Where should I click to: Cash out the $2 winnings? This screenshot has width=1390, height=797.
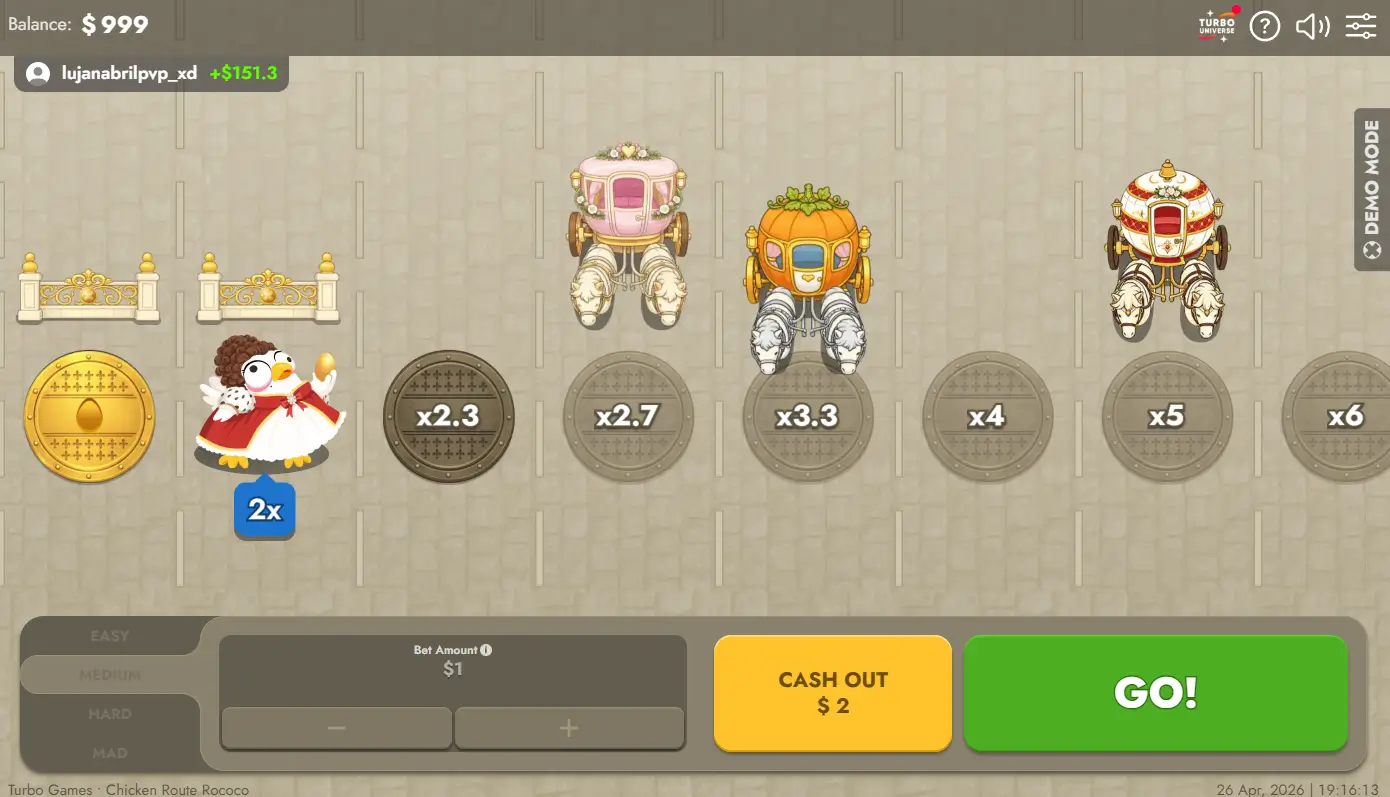[x=832, y=693]
